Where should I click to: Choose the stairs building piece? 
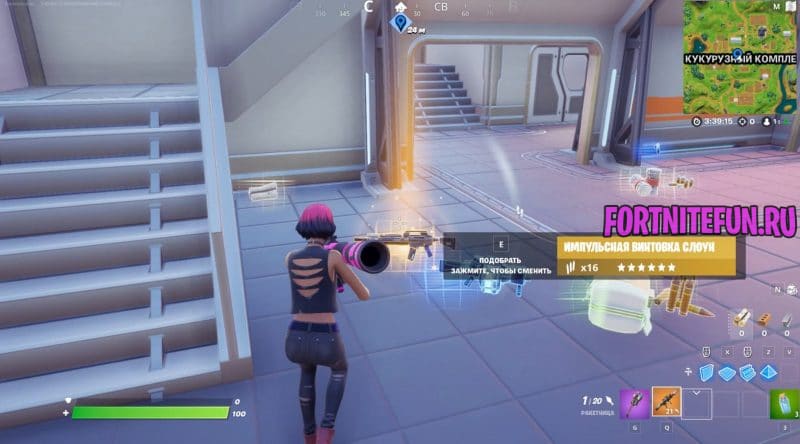(748, 372)
